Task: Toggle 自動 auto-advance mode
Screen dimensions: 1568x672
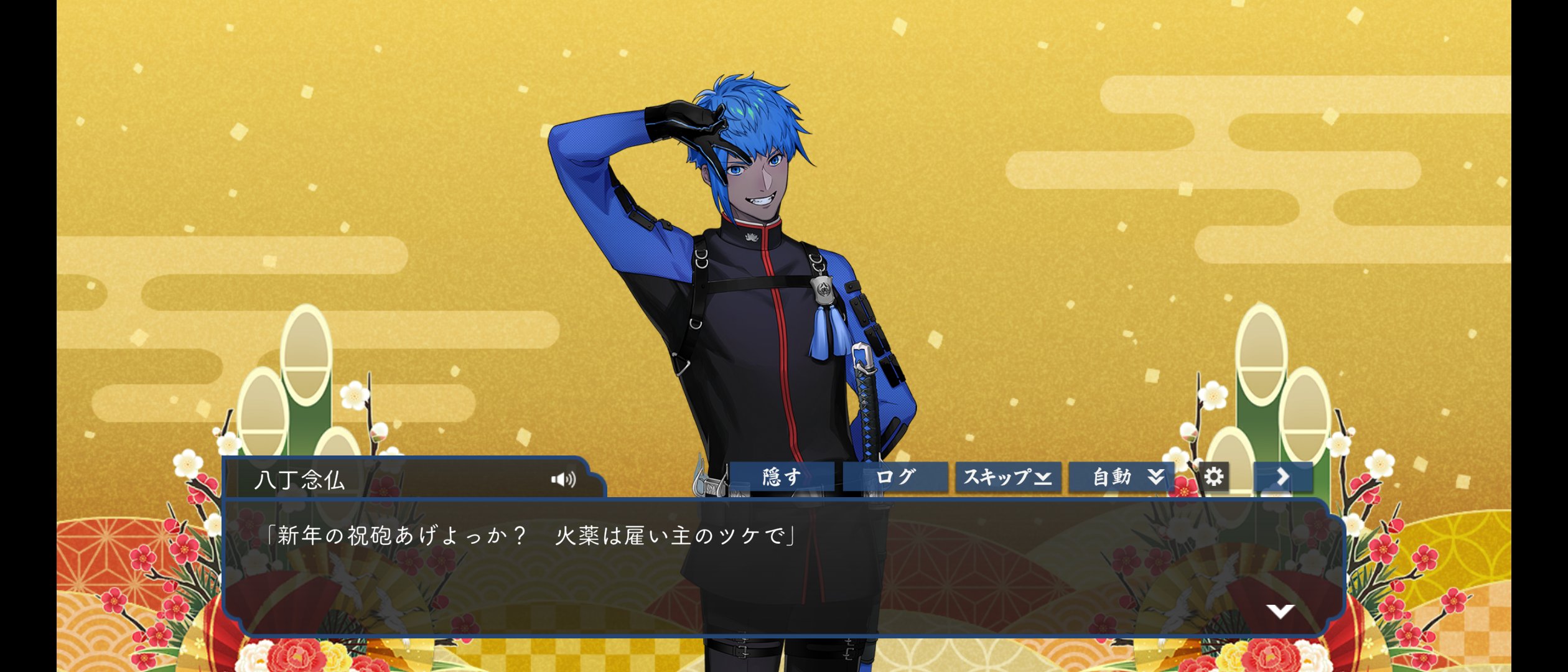Action: (1121, 477)
